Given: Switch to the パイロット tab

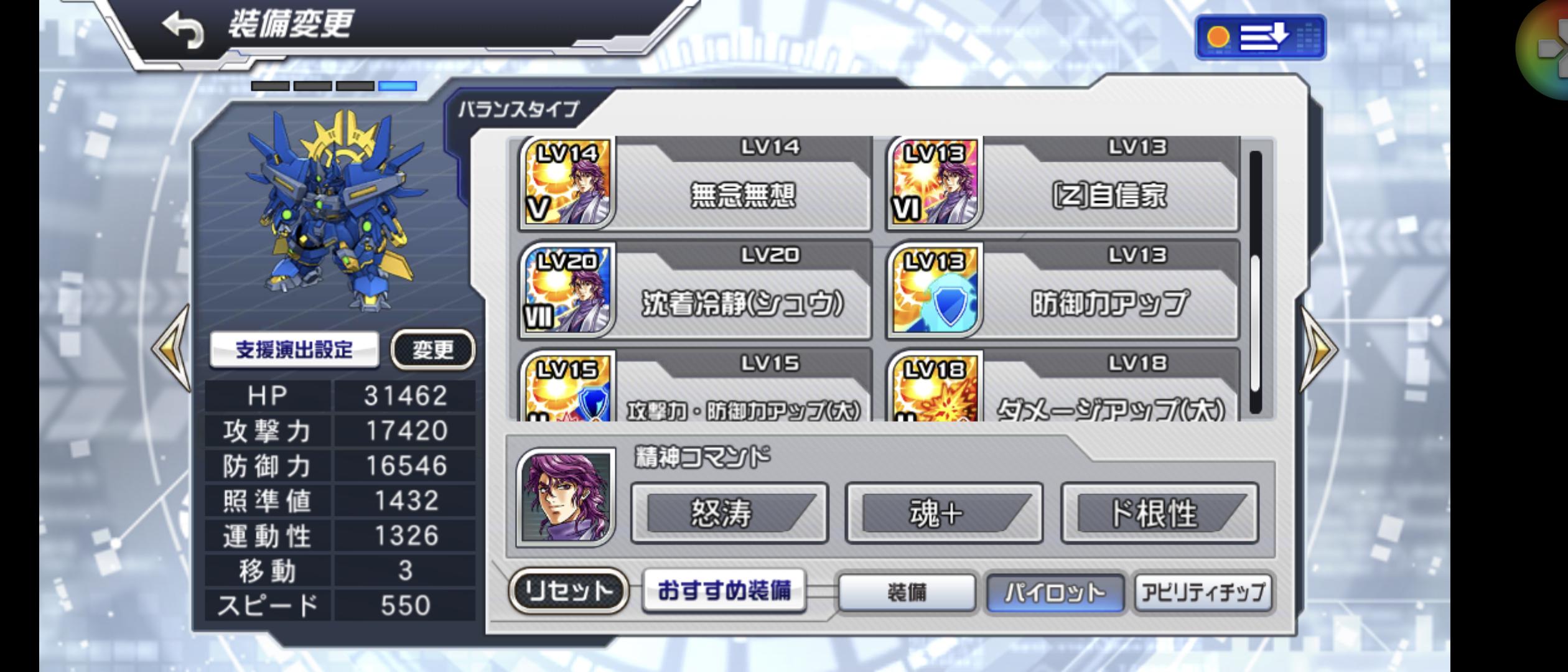Looking at the screenshot, I should coord(1055,592).
